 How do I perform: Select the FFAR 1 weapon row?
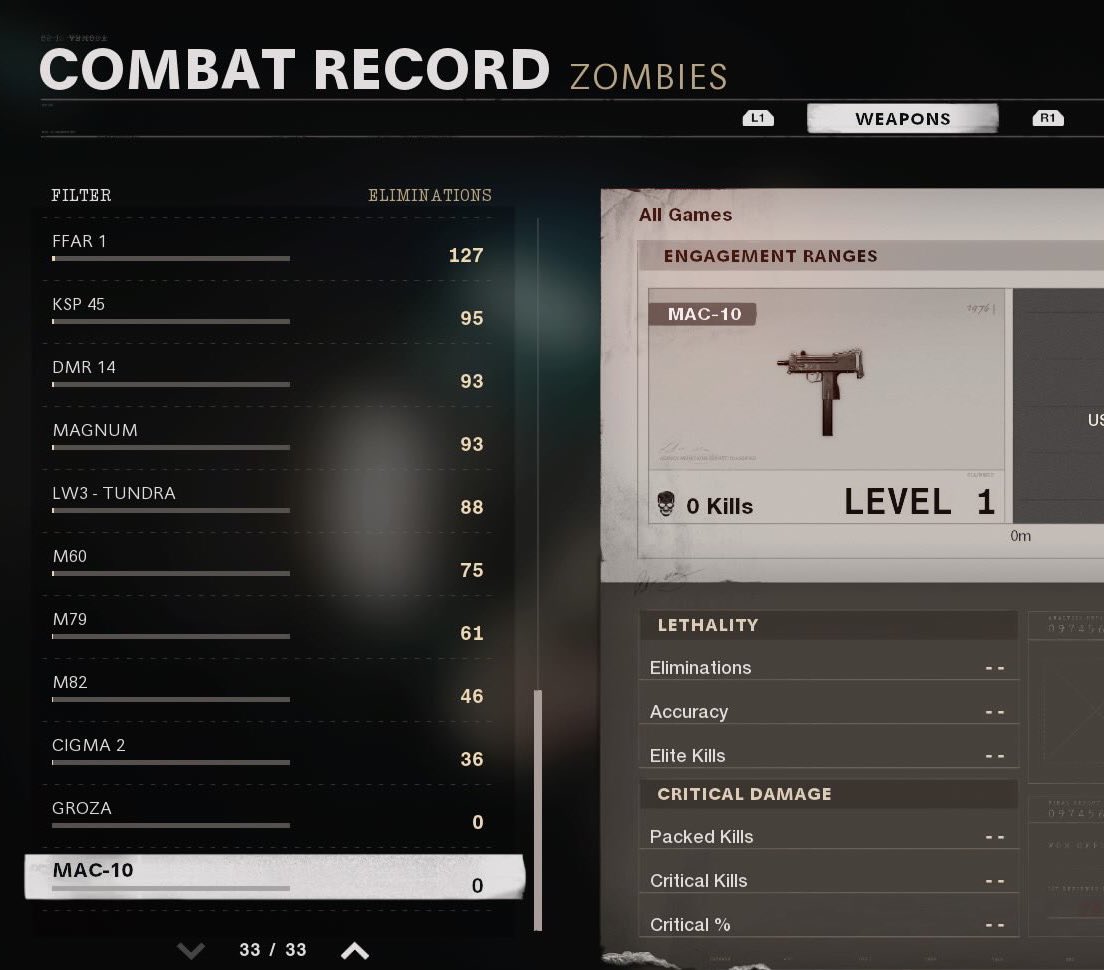tap(270, 249)
